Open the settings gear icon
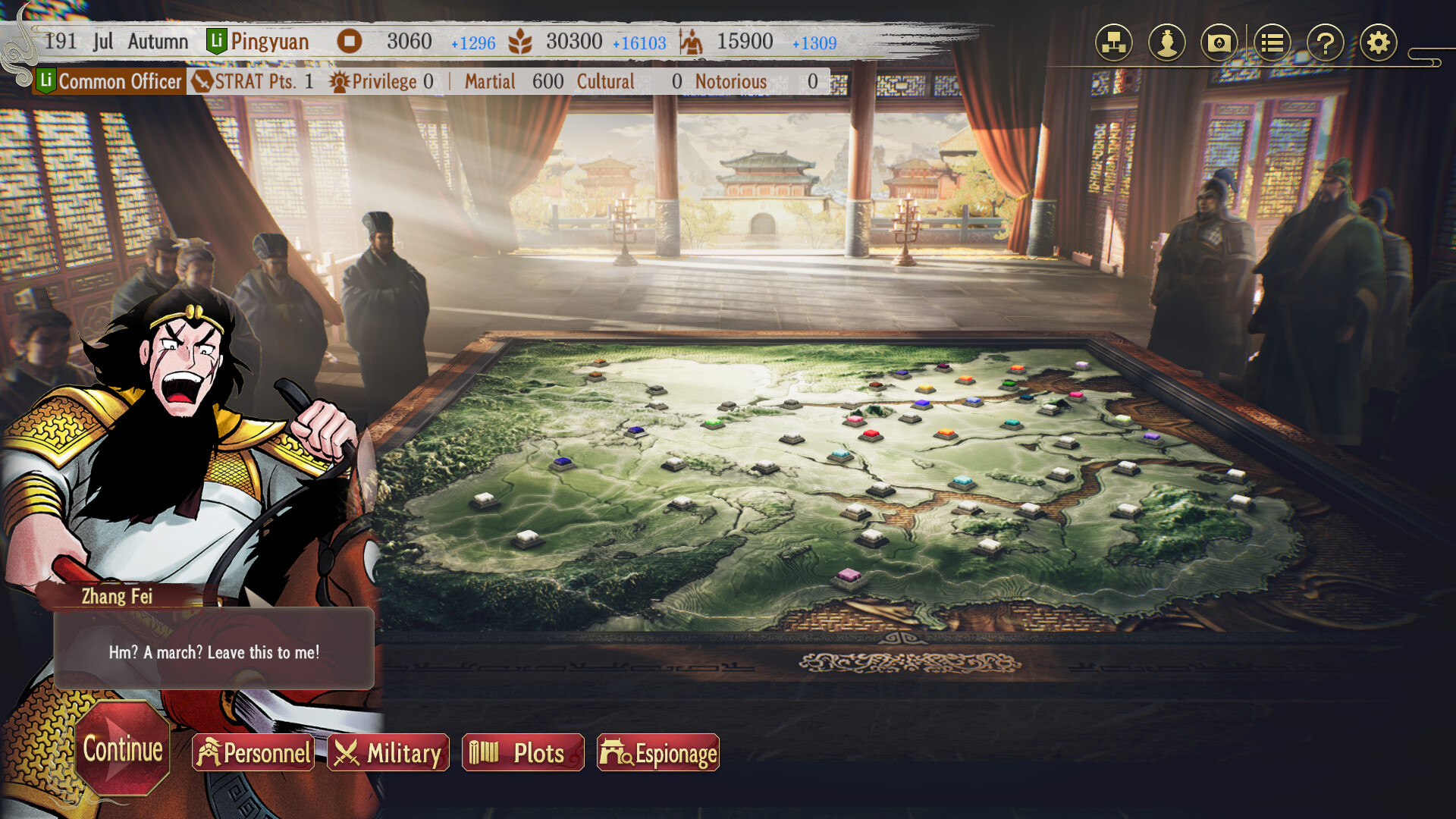This screenshot has height=819, width=1456. [x=1379, y=43]
